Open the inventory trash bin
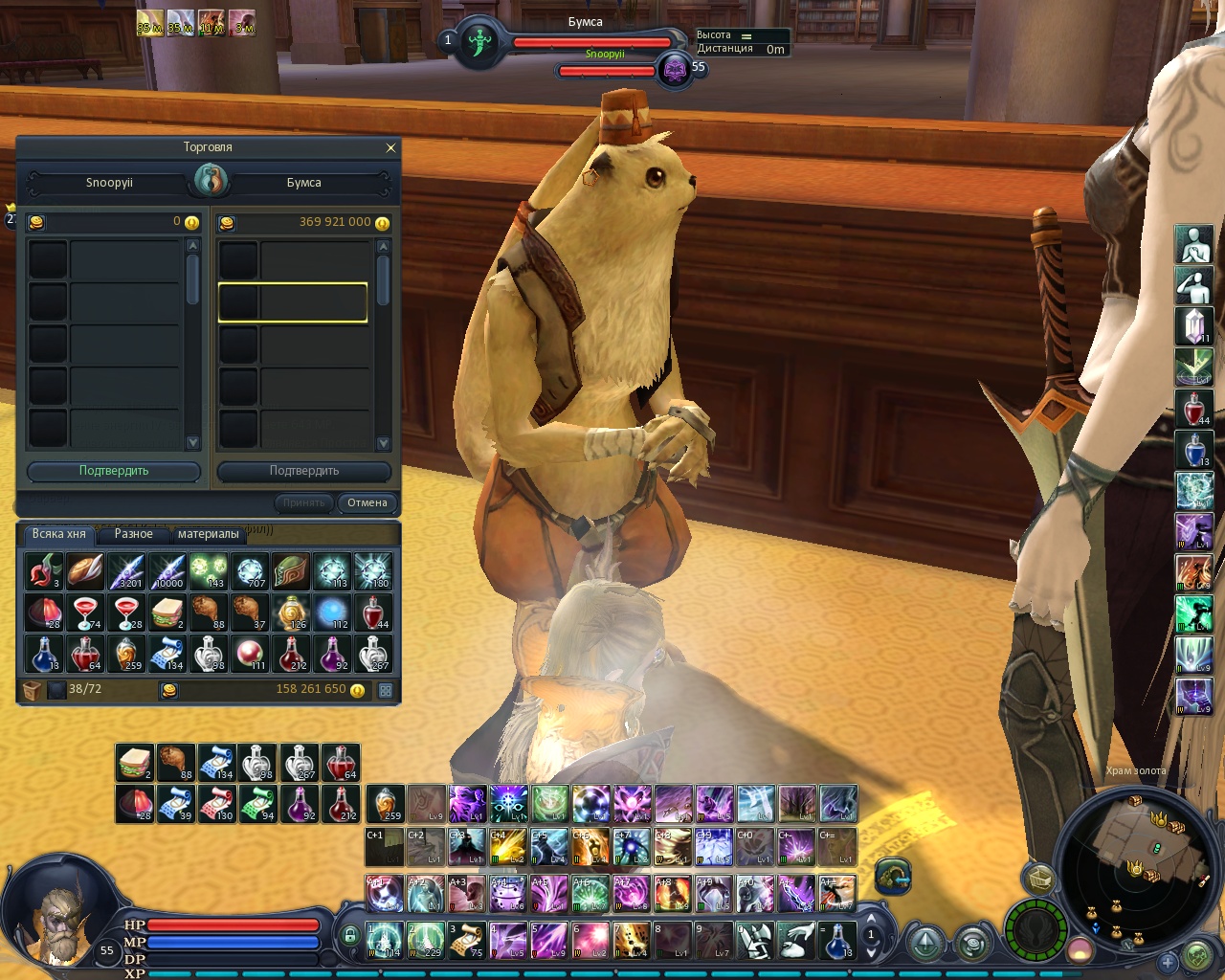The width and height of the screenshot is (1225, 980). (32, 690)
